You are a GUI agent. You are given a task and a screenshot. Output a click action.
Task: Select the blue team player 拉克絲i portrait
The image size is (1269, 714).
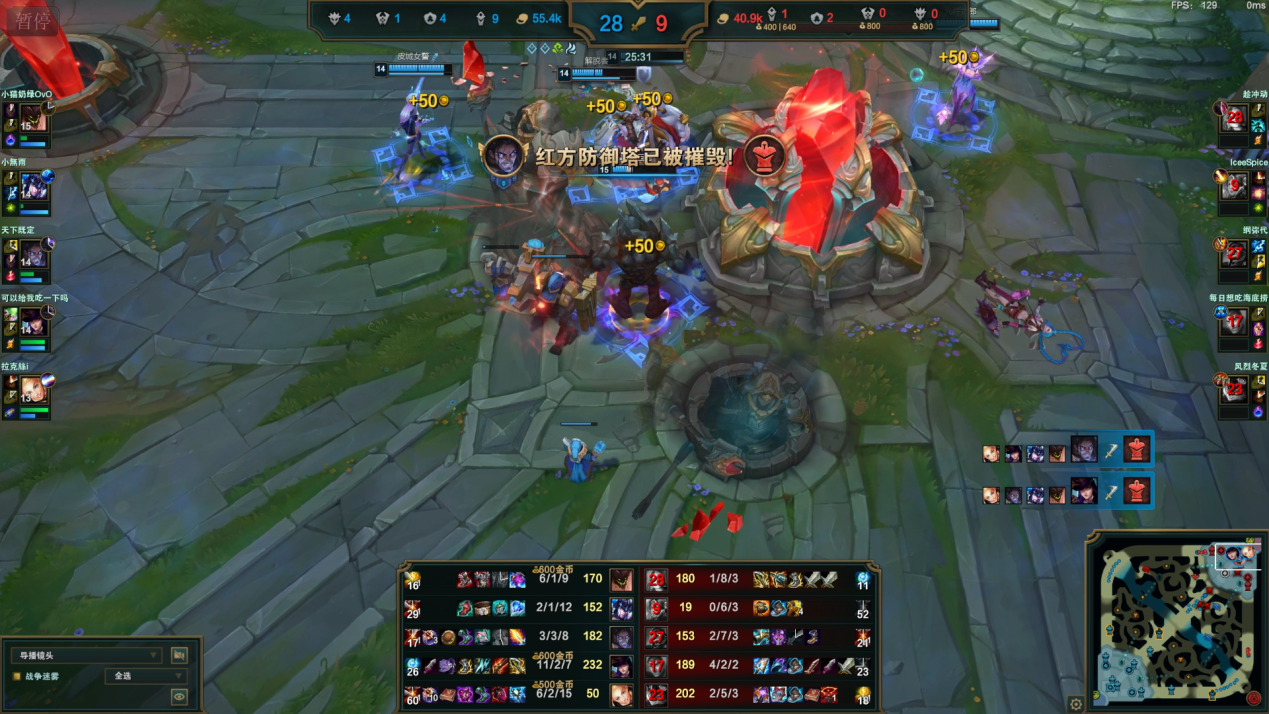[x=33, y=391]
